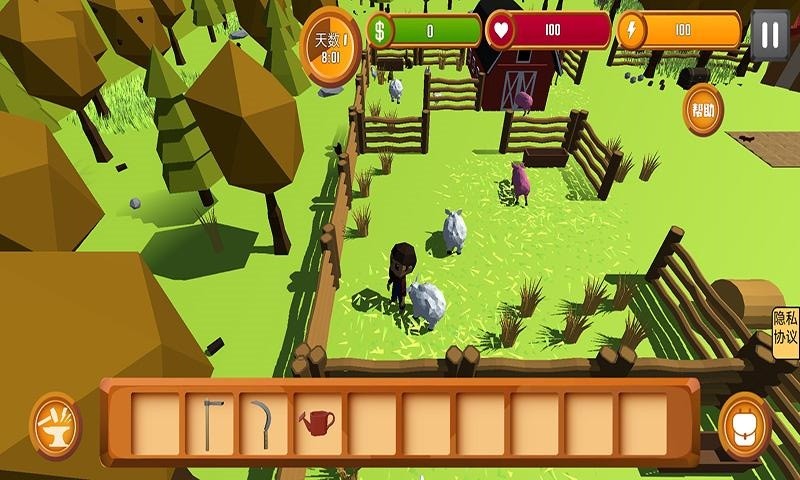Open the 隐私协议 privacy agreement
Image resolution: width=800 pixels, height=480 pixels.
[785, 328]
